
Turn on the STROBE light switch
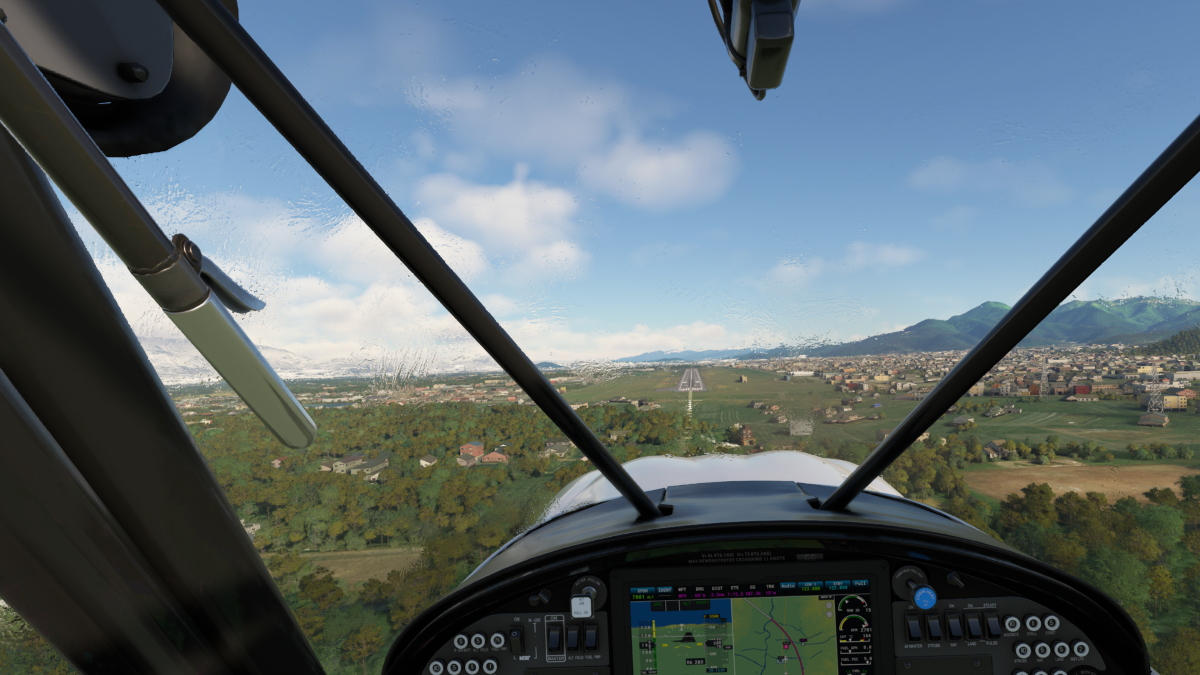click(x=933, y=627)
